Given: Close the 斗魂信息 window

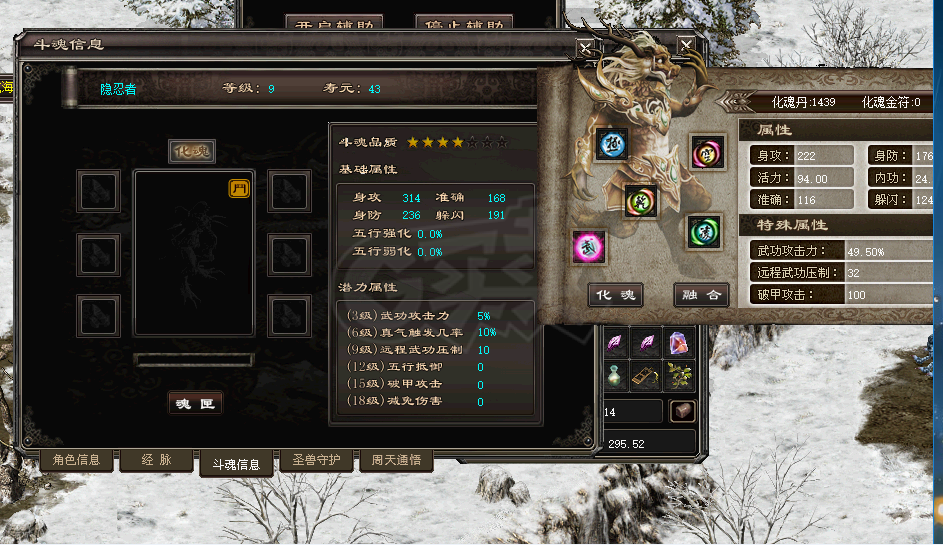Looking at the screenshot, I should 585,47.
